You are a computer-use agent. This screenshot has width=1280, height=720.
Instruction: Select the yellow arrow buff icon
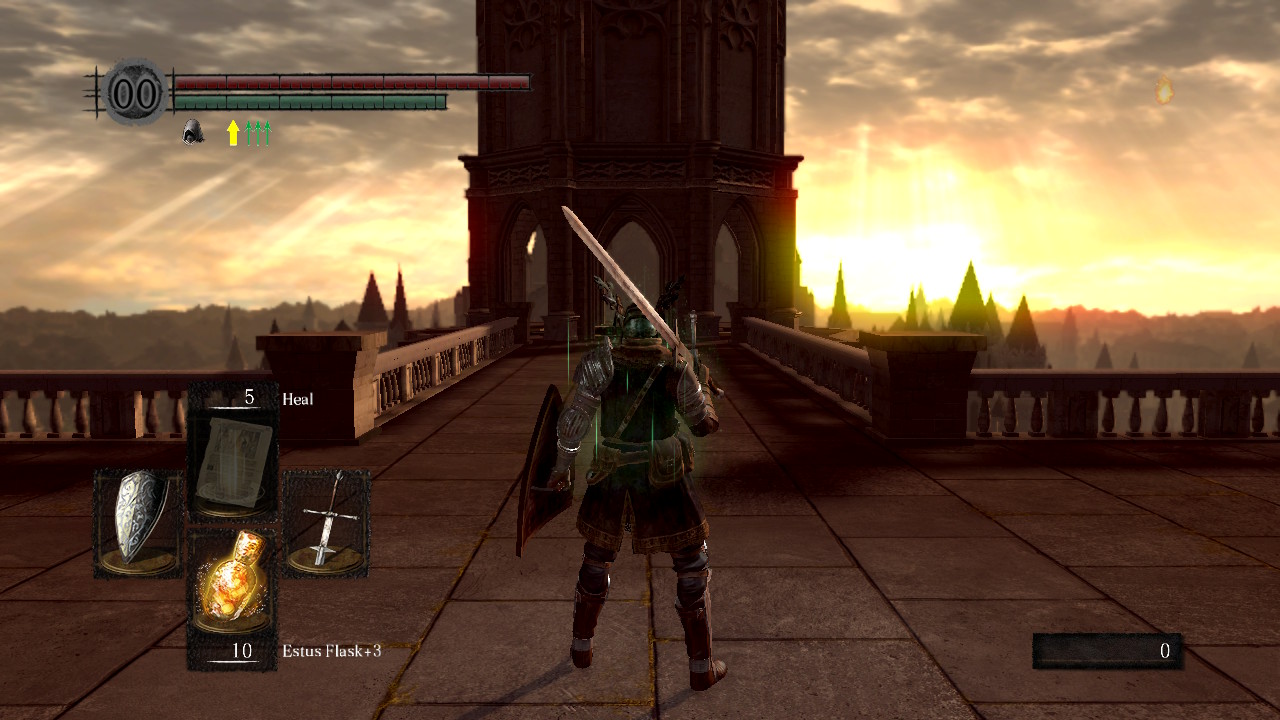[x=233, y=132]
